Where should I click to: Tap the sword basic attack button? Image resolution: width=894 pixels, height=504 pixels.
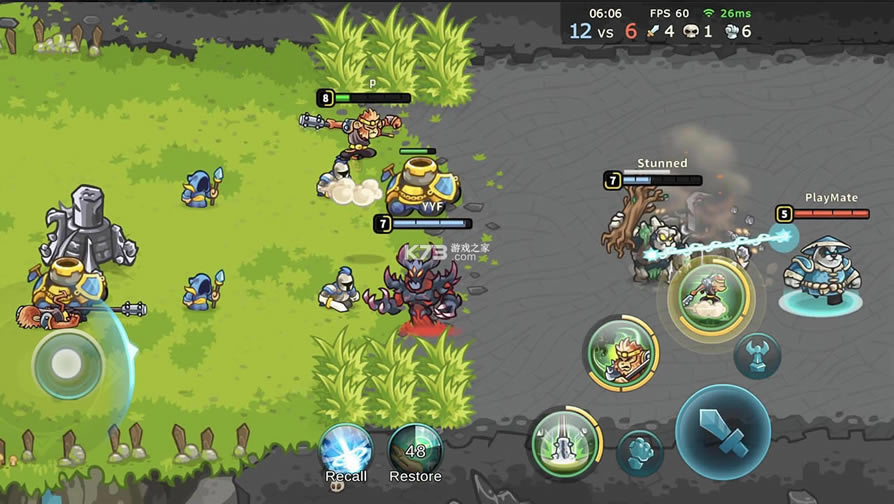coord(722,432)
